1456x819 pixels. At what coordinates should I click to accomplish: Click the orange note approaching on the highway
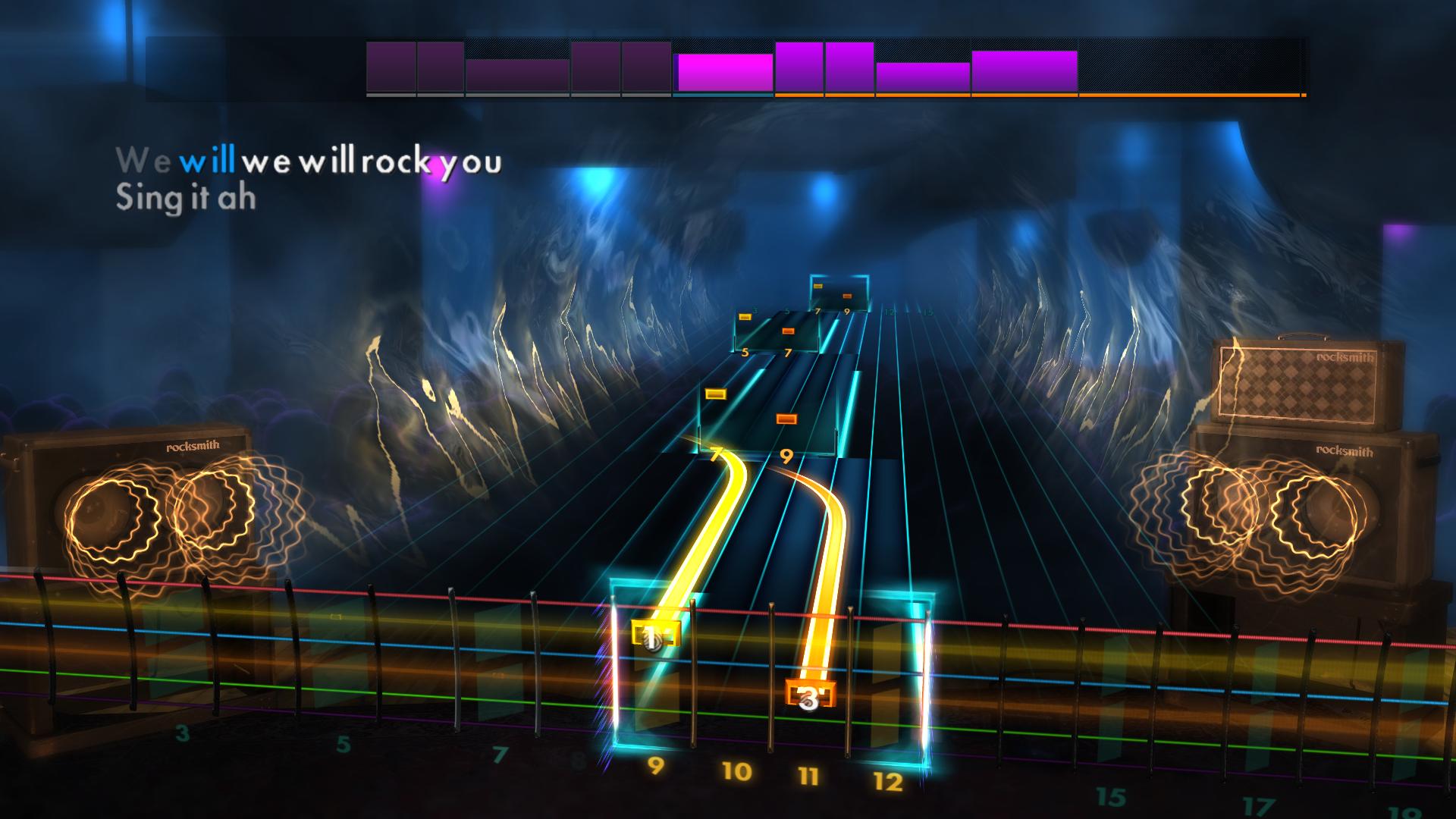click(x=786, y=416)
